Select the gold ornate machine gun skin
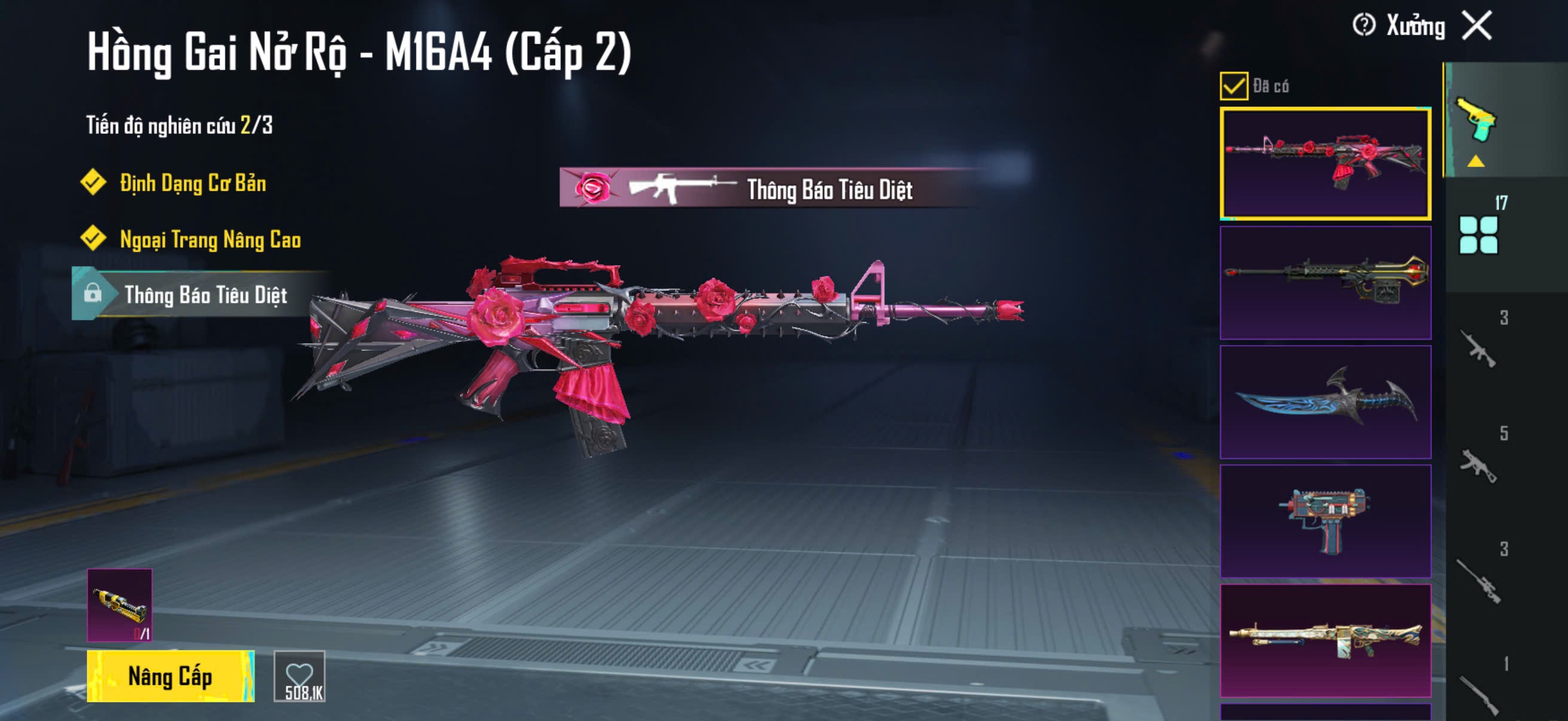The height and width of the screenshot is (721, 1568). (1325, 640)
